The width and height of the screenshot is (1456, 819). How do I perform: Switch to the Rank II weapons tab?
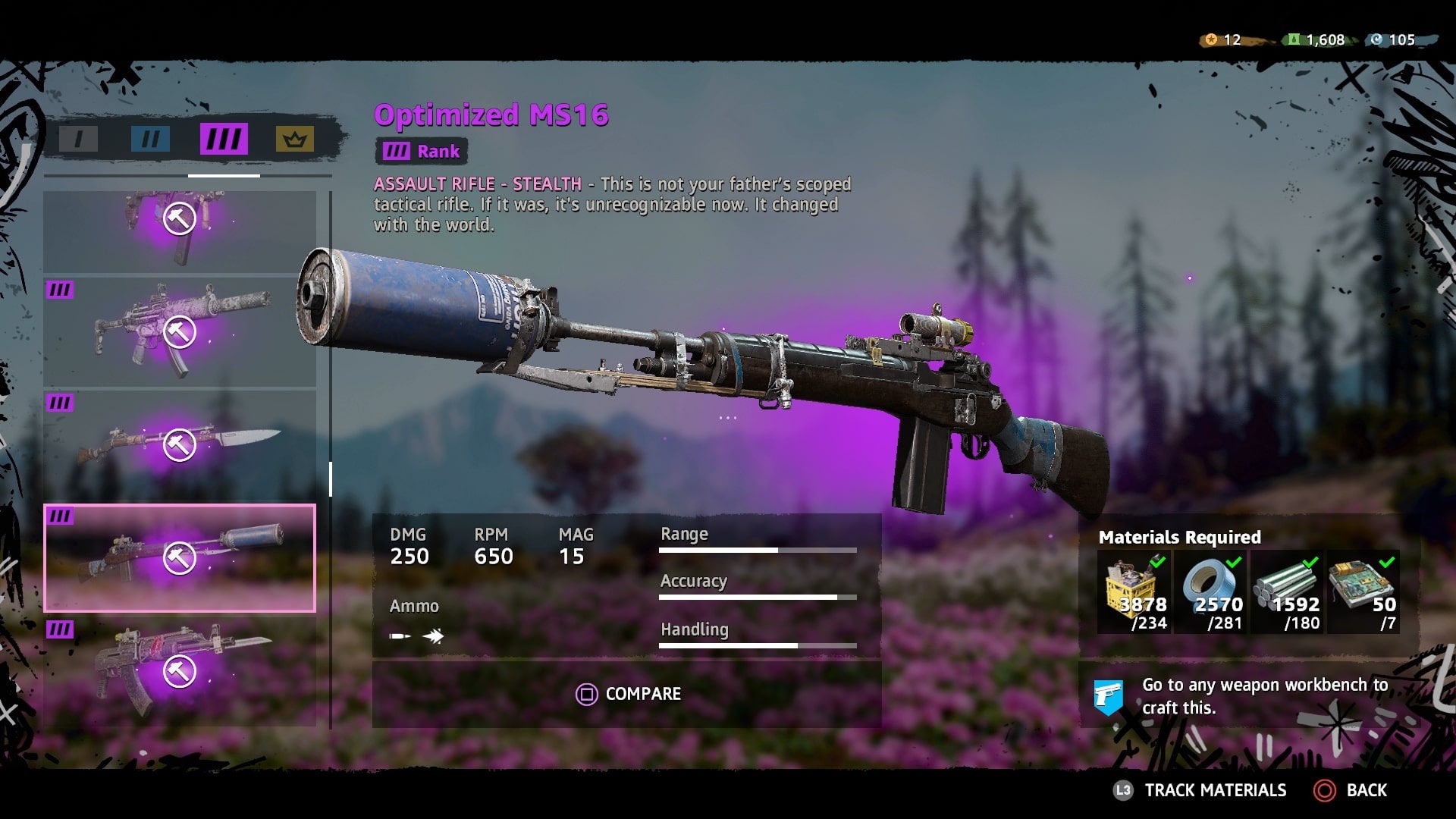click(x=150, y=140)
